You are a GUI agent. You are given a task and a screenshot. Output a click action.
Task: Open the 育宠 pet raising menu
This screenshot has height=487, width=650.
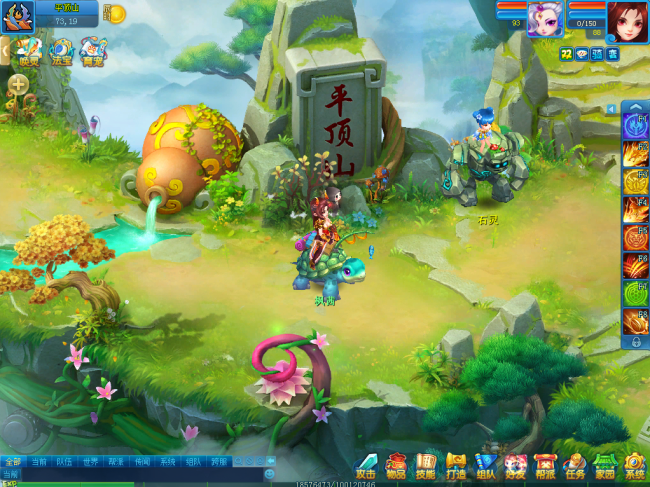pos(93,51)
